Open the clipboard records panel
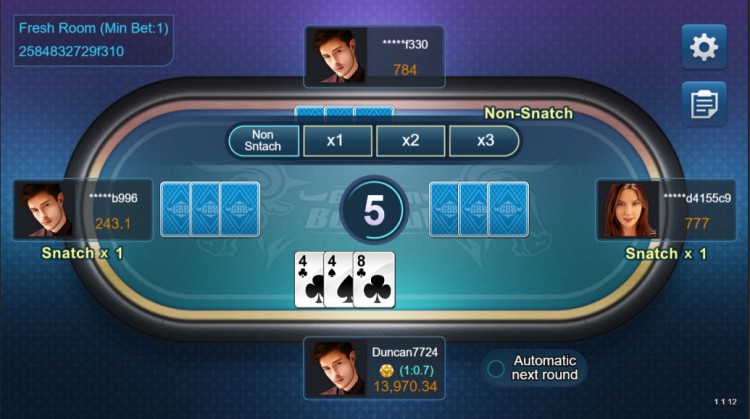This screenshot has width=750, height=419. point(704,103)
